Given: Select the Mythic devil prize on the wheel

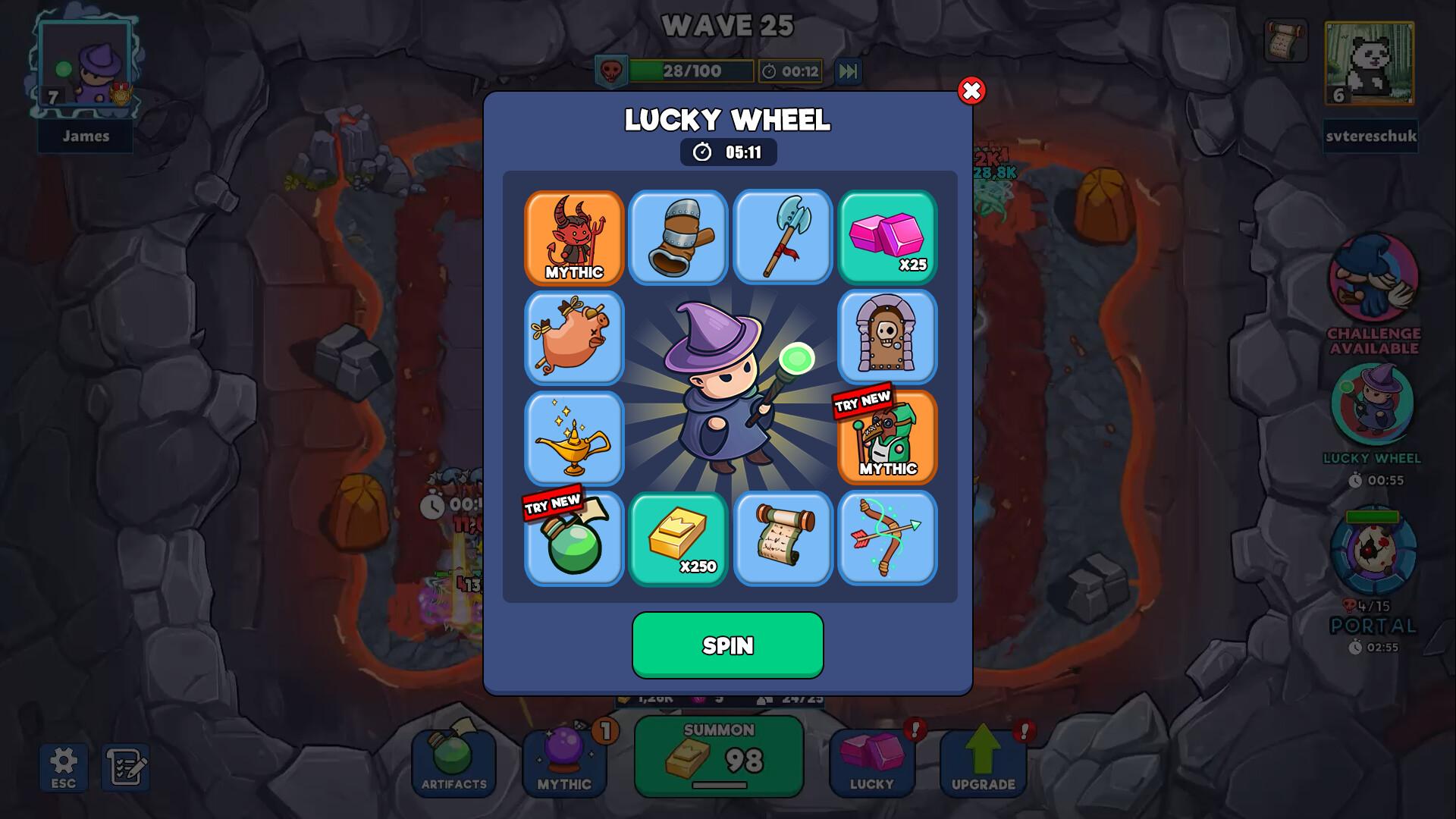Looking at the screenshot, I should coord(574,238).
